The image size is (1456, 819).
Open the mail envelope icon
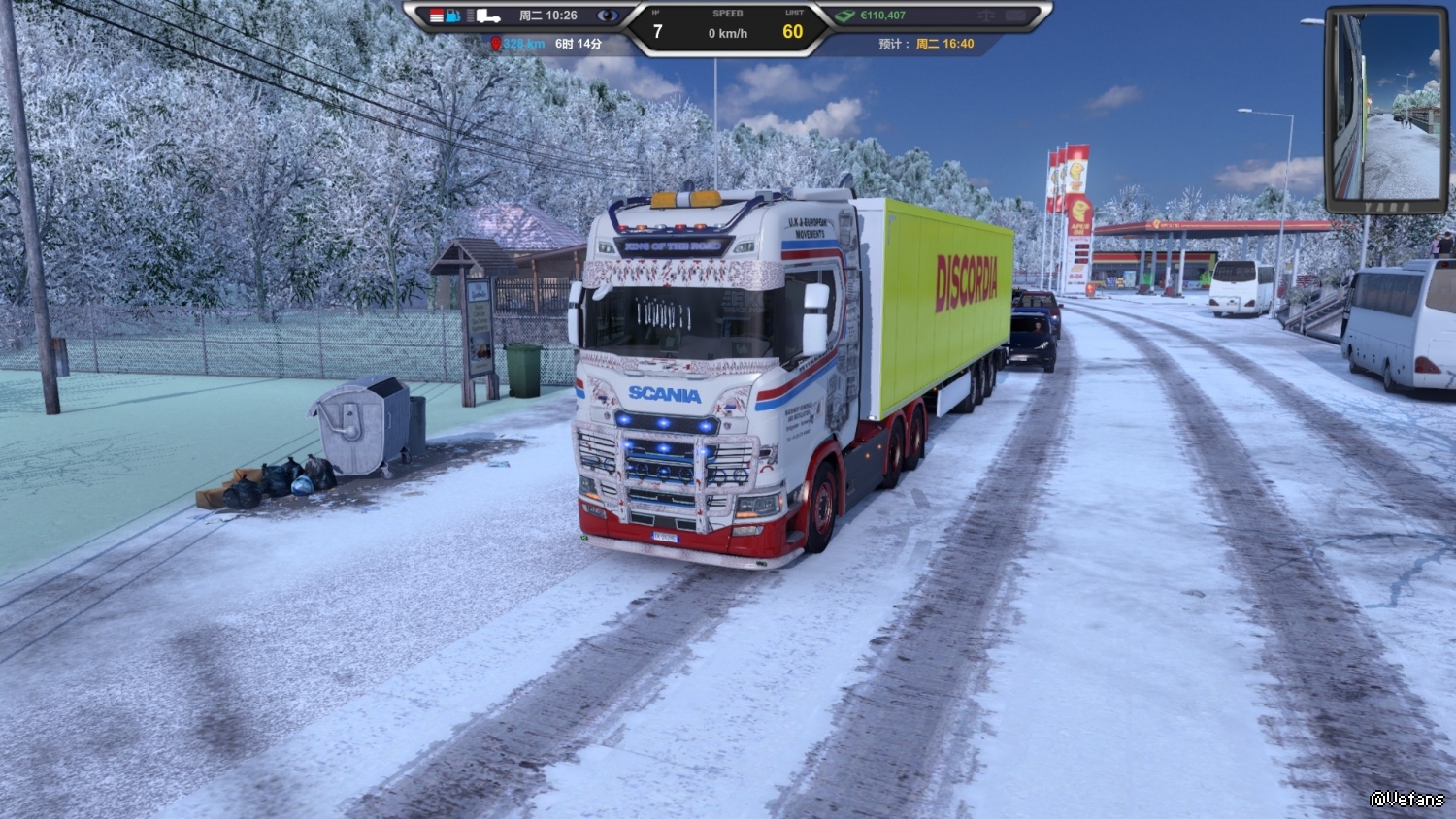1016,16
